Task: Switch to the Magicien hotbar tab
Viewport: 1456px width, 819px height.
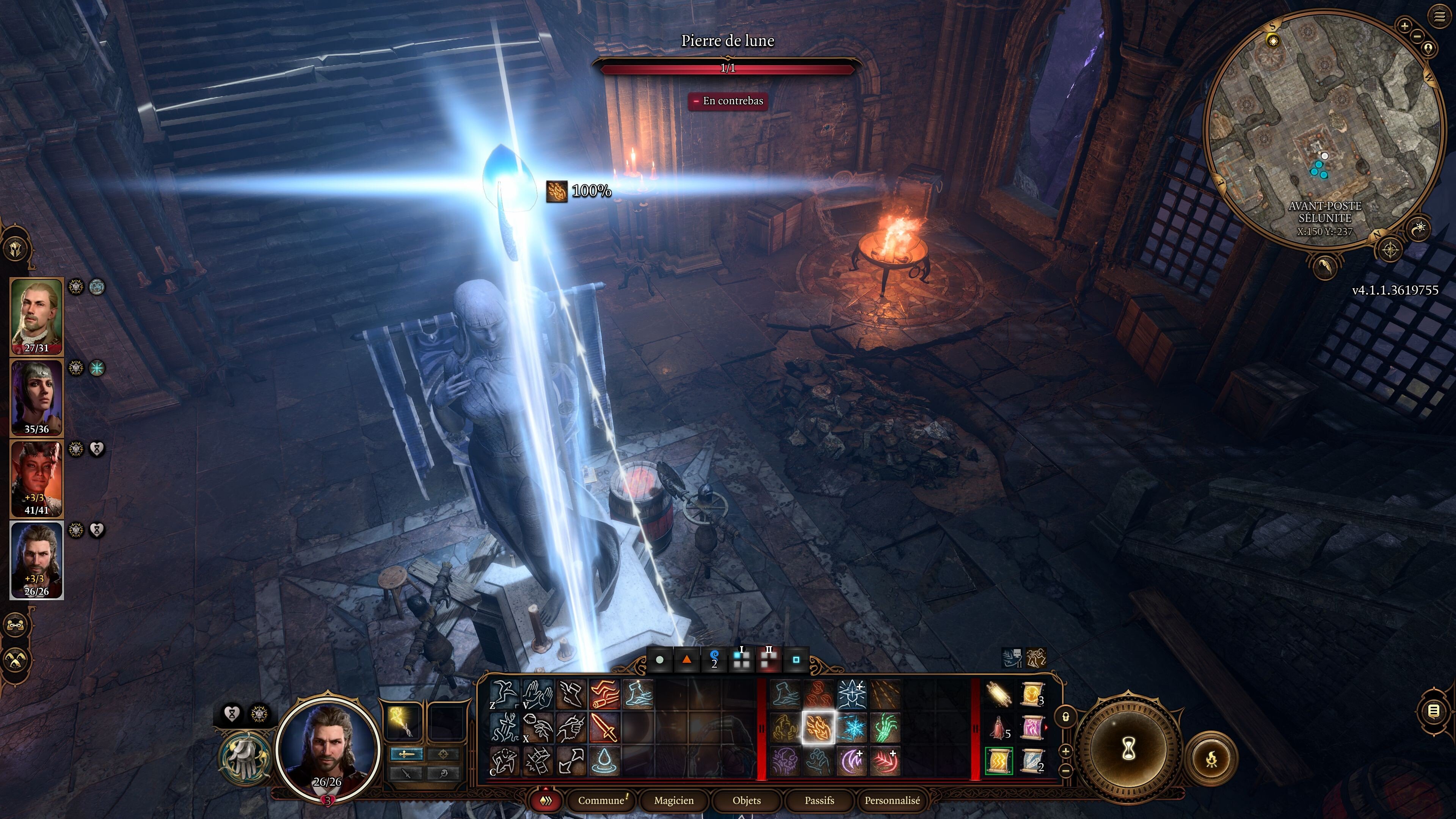Action: tap(673, 800)
